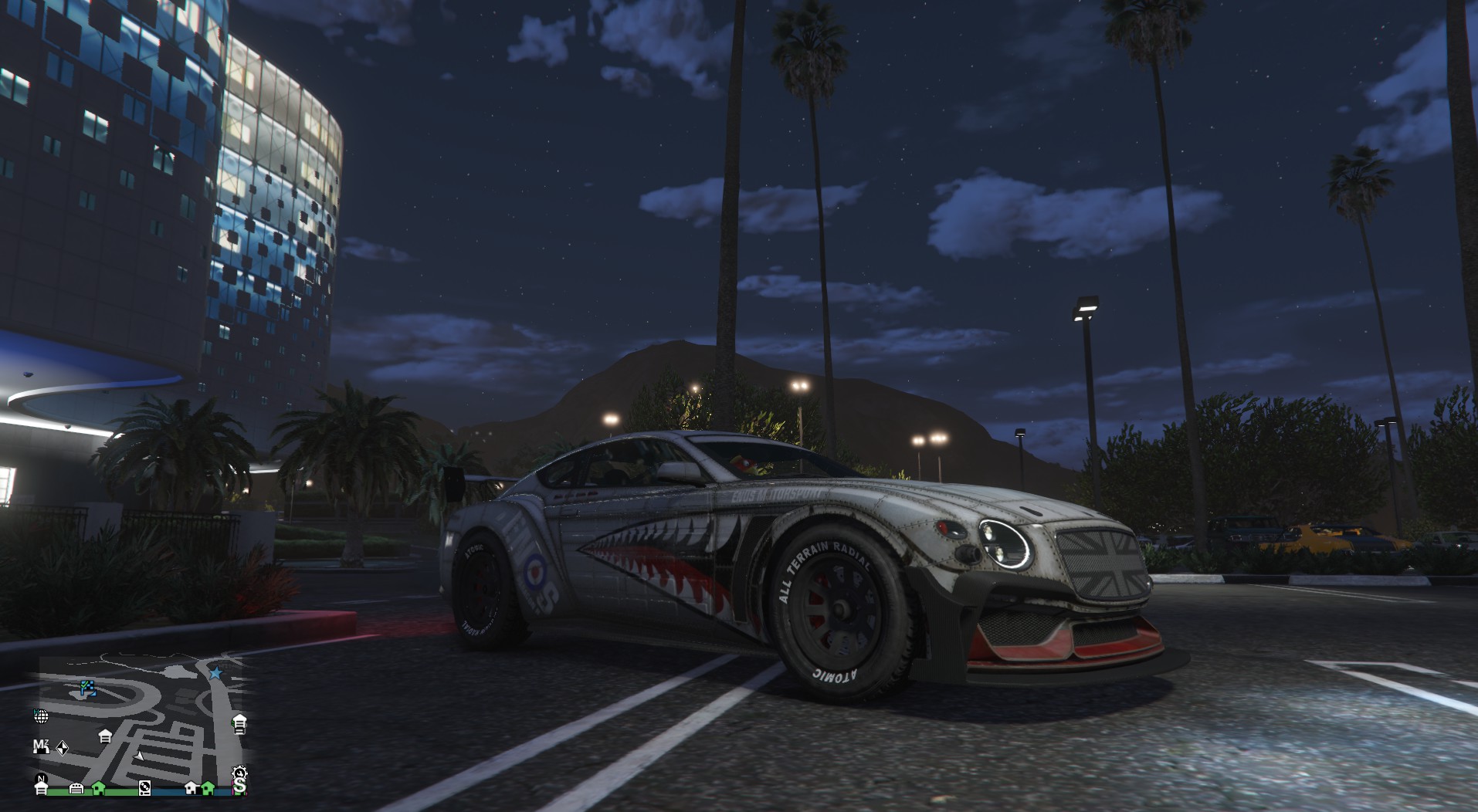Click the green house property blip

(x=97, y=788)
